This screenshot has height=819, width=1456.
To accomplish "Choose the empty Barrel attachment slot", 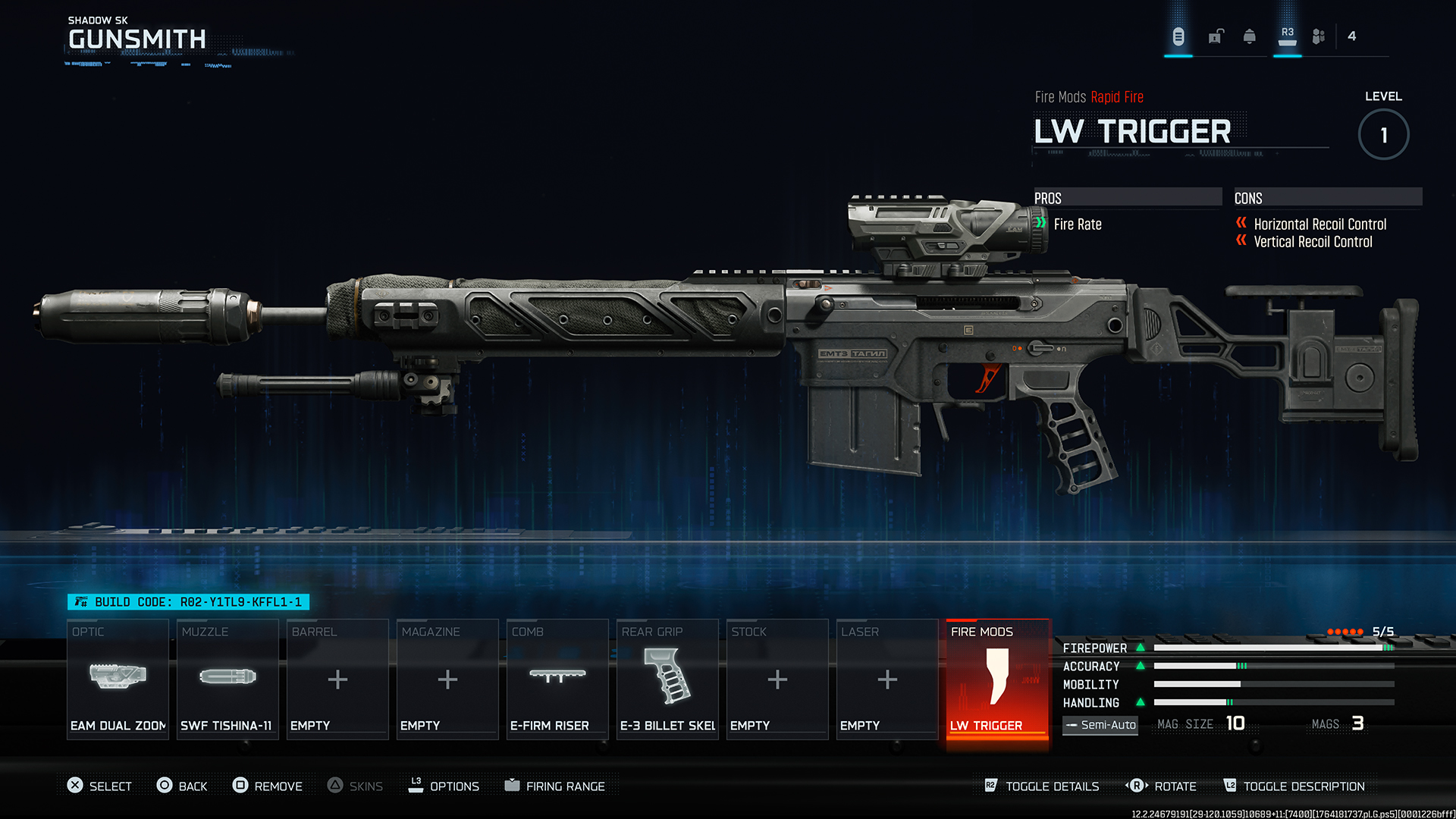I will click(337, 679).
